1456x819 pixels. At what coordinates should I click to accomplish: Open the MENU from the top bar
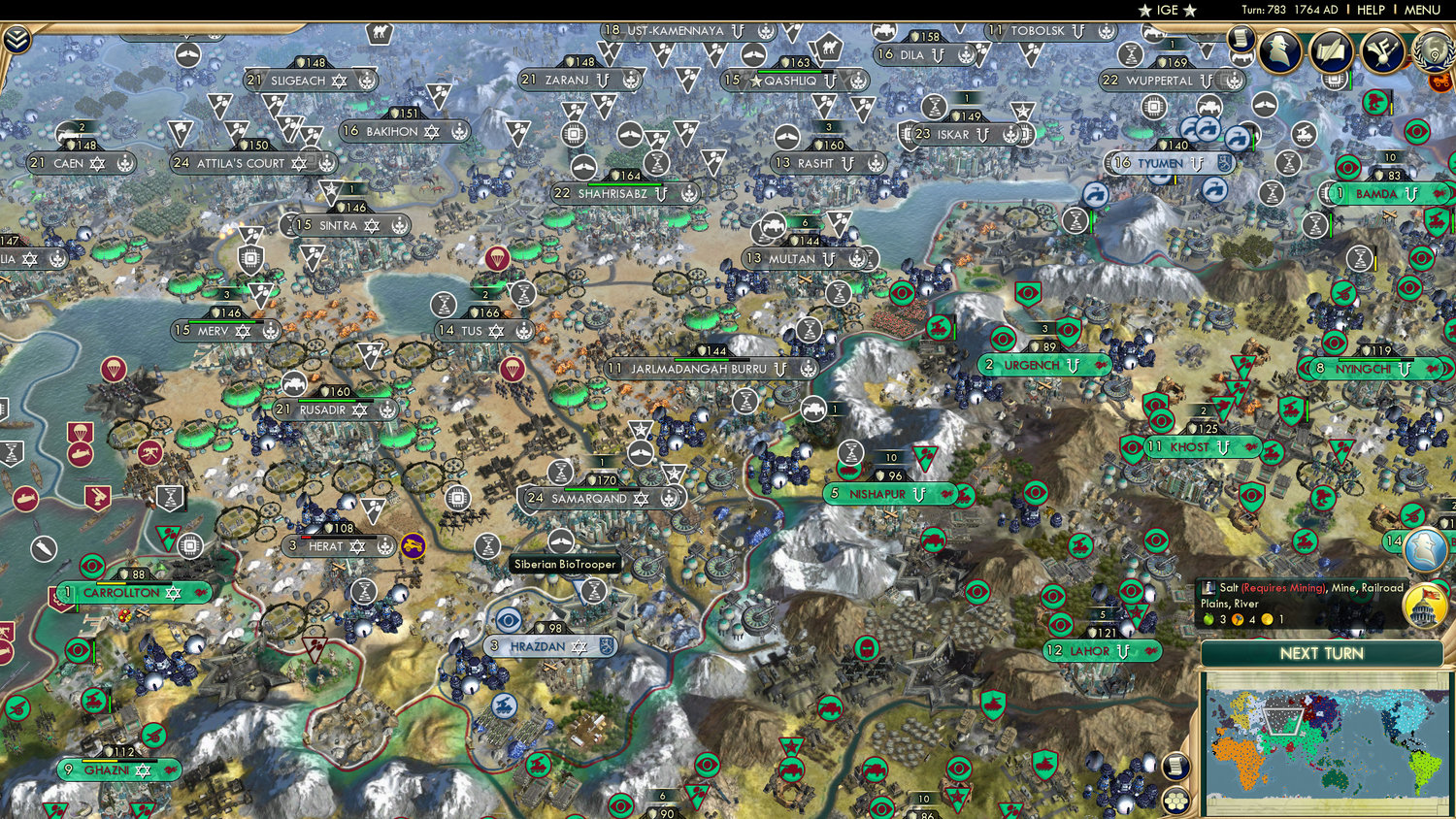[x=1421, y=10]
